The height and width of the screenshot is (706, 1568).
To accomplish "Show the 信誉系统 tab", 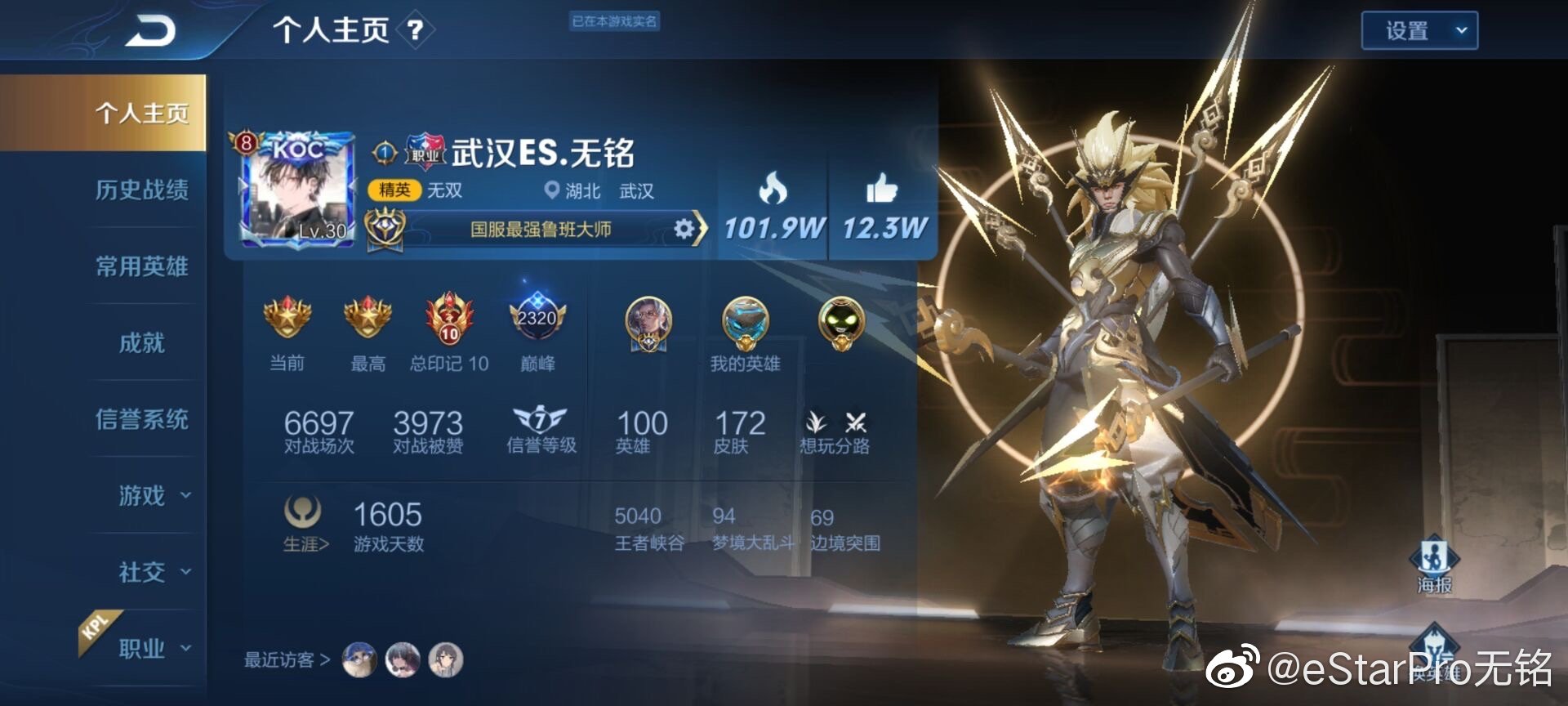I will (x=141, y=419).
